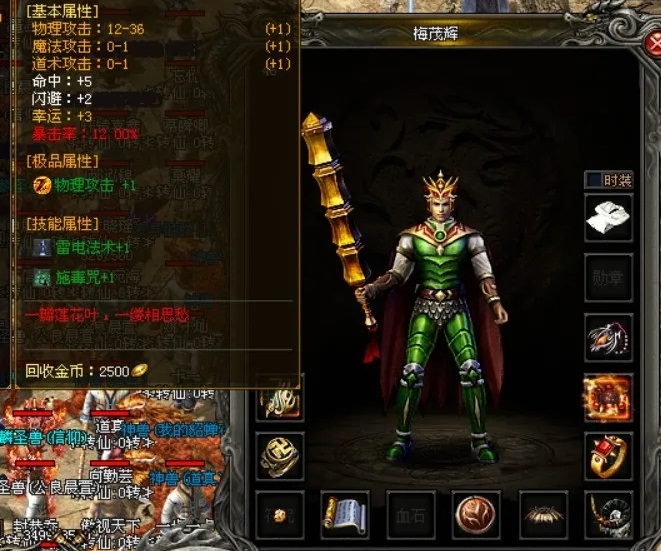Viewport: 661px width, 551px height.
Task: Click the empty 血石 bloodstone slot
Action: tap(411, 515)
